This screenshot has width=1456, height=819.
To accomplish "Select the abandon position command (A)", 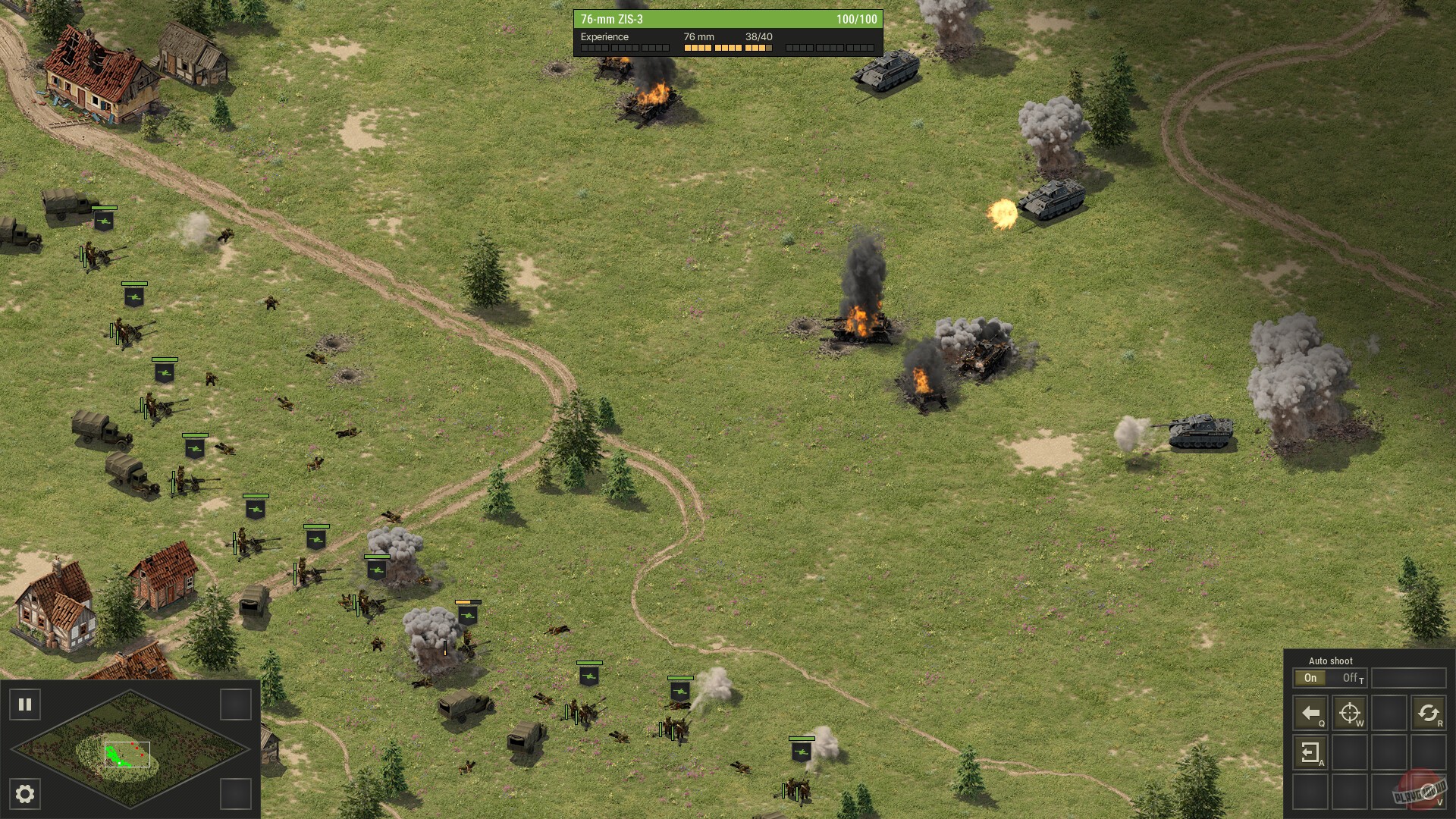I will tap(1310, 753).
